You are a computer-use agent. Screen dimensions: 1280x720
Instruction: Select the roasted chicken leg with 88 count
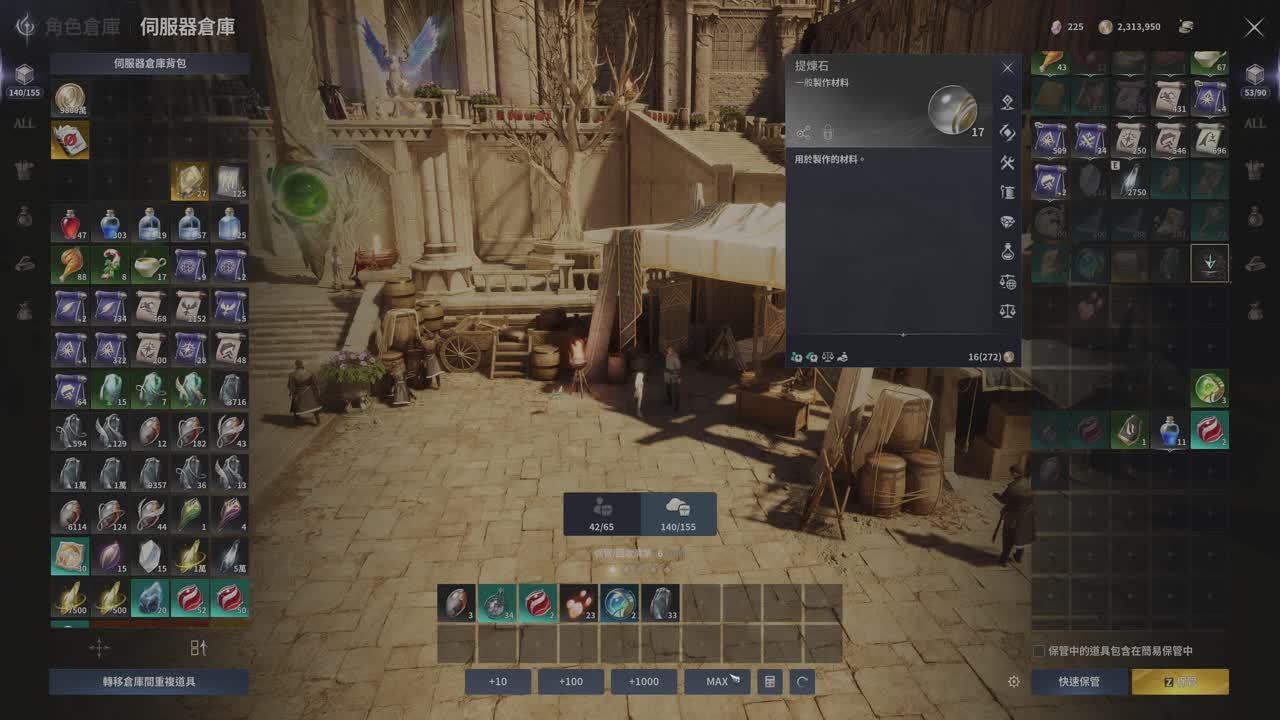[70, 265]
